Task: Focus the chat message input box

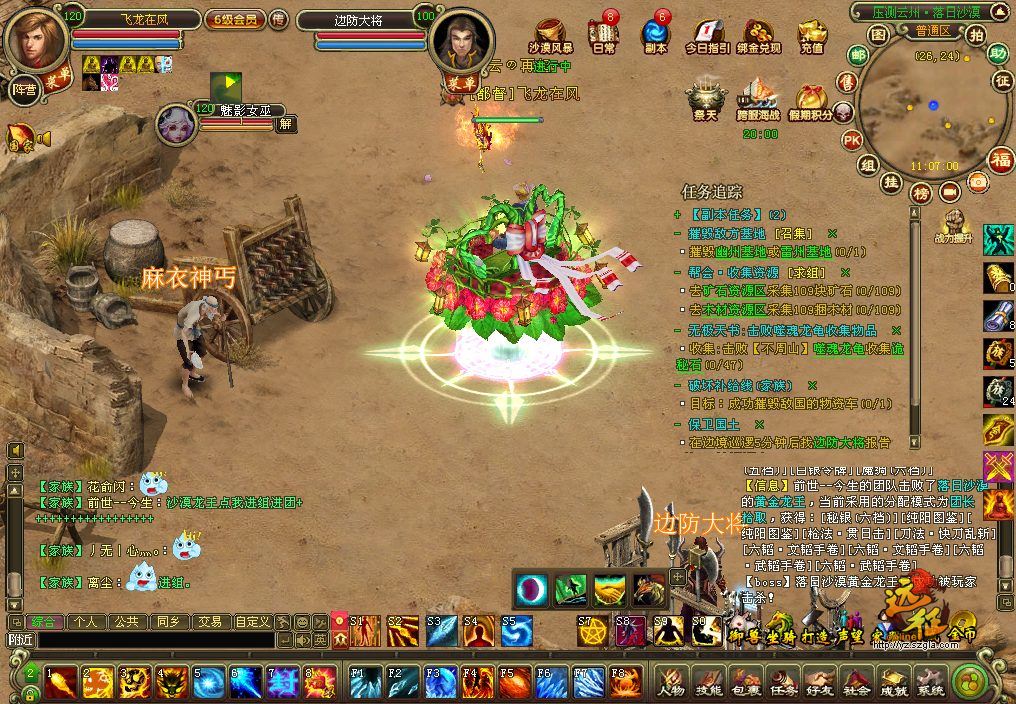Action: coord(140,640)
